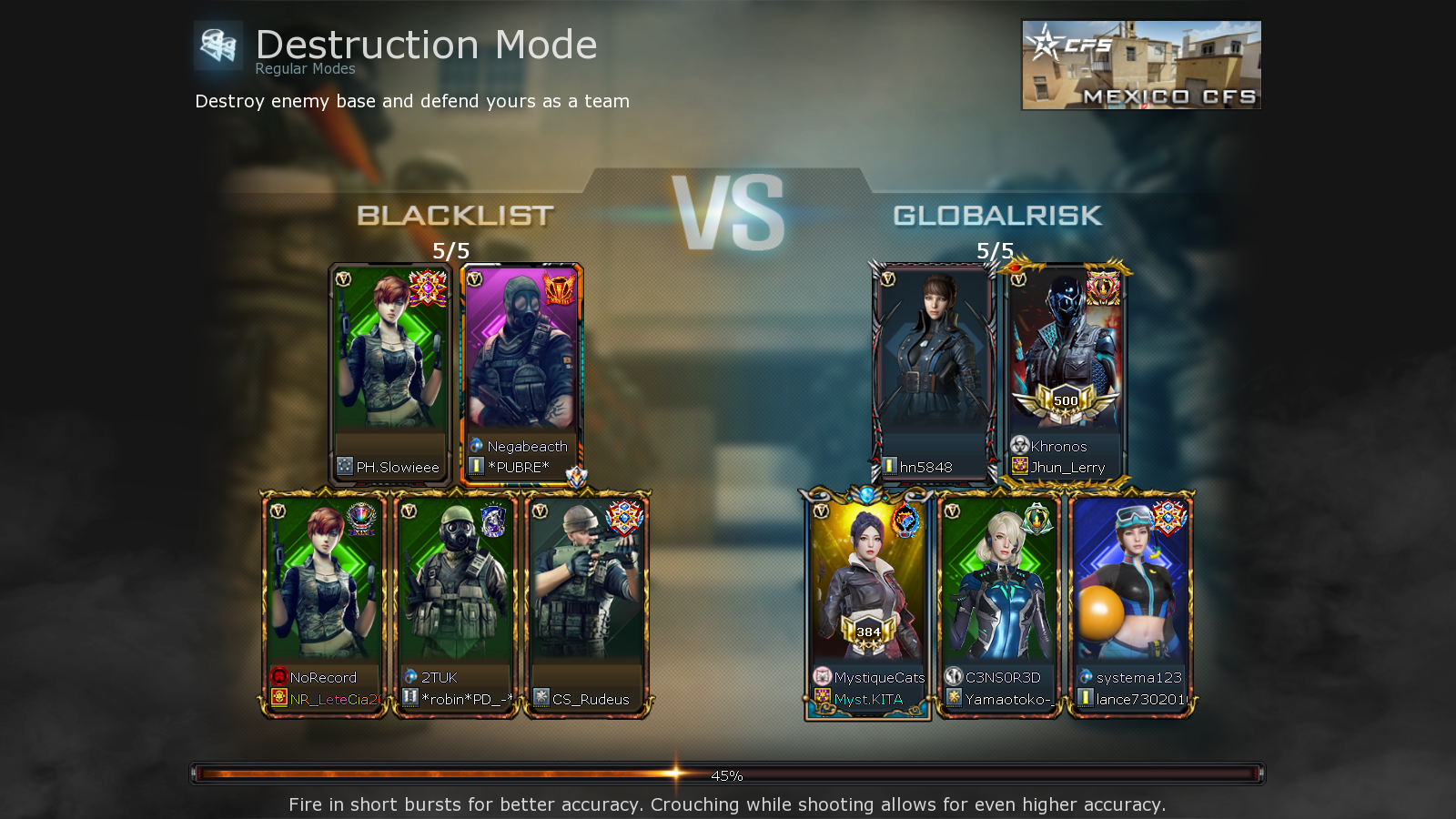Switch to the BLACKLIST team panel
The width and height of the screenshot is (1456, 819).
(455, 216)
